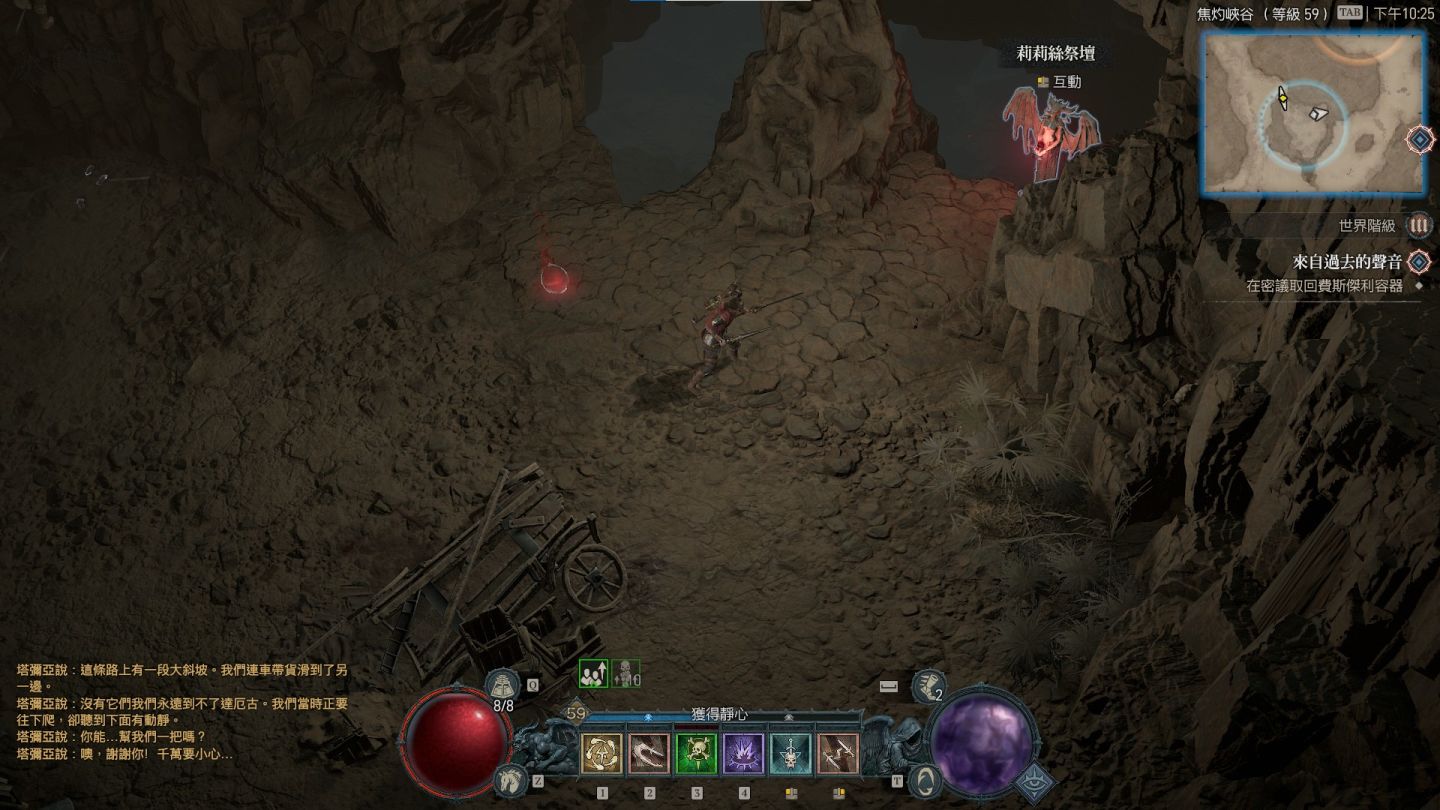Click the quest marker on the minimap edge

coord(1420,139)
